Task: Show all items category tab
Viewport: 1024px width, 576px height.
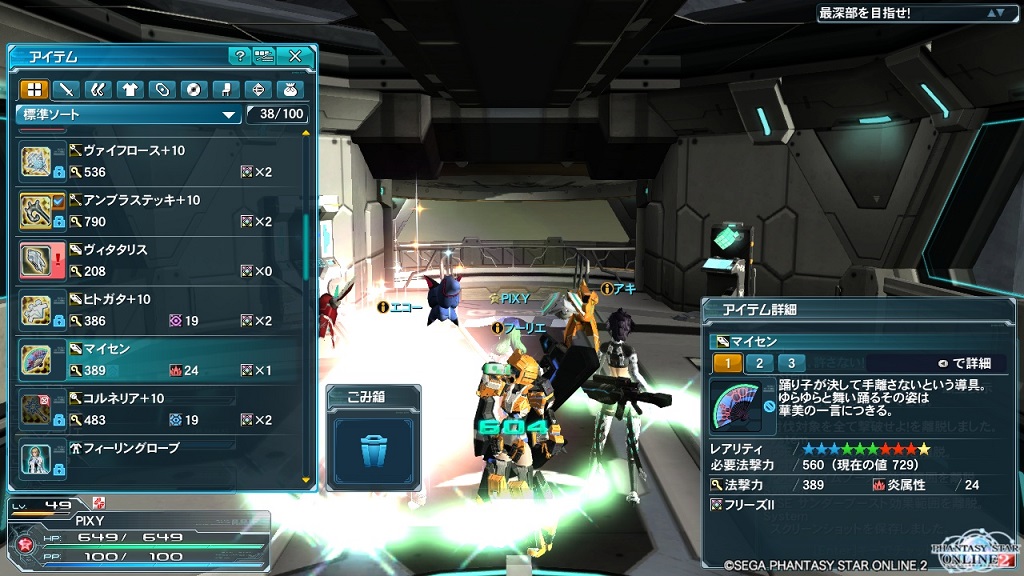Action: click(34, 89)
